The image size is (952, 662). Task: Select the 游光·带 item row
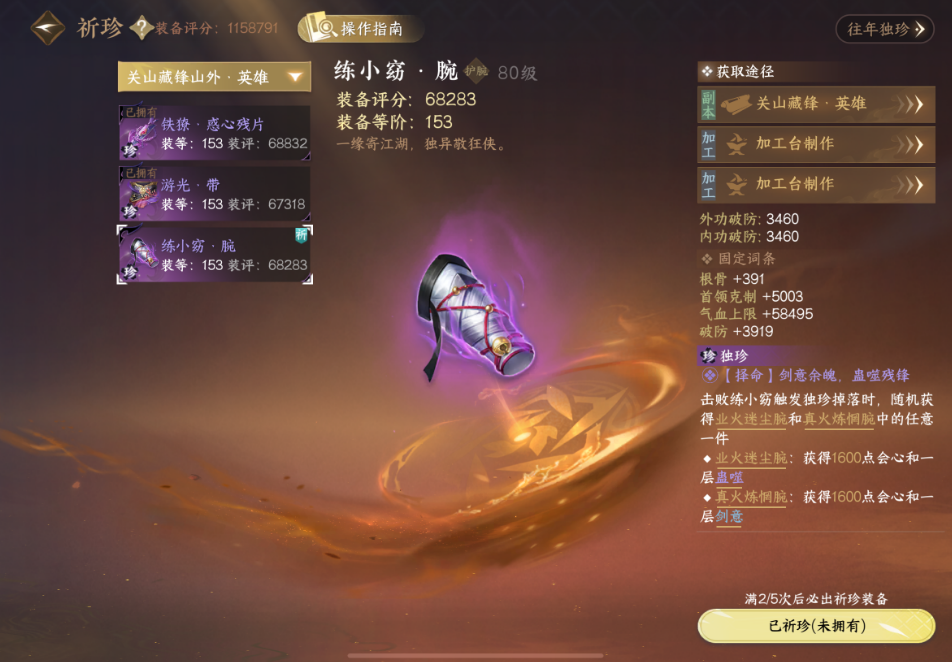coord(214,194)
